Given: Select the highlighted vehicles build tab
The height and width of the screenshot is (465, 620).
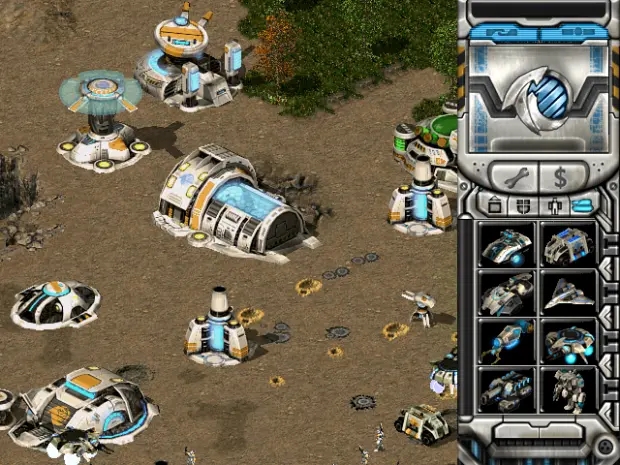Looking at the screenshot, I should [x=579, y=205].
